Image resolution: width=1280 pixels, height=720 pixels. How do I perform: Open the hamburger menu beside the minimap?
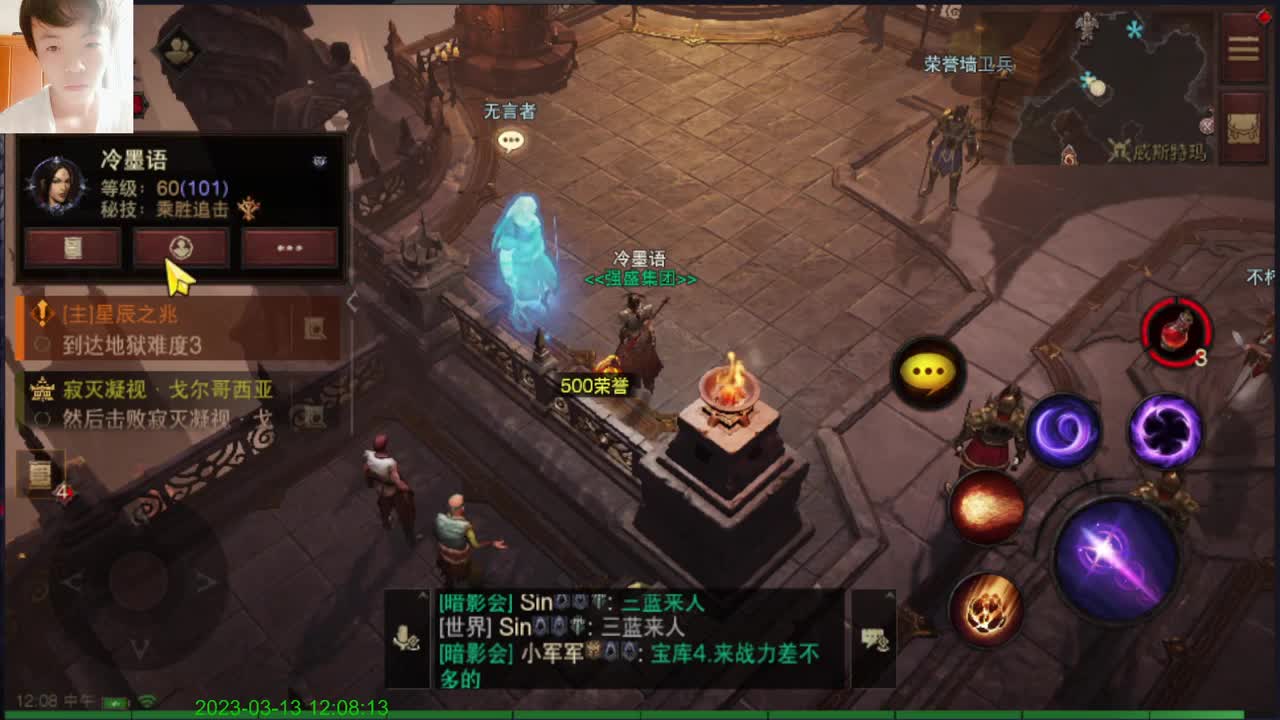click(x=1243, y=48)
